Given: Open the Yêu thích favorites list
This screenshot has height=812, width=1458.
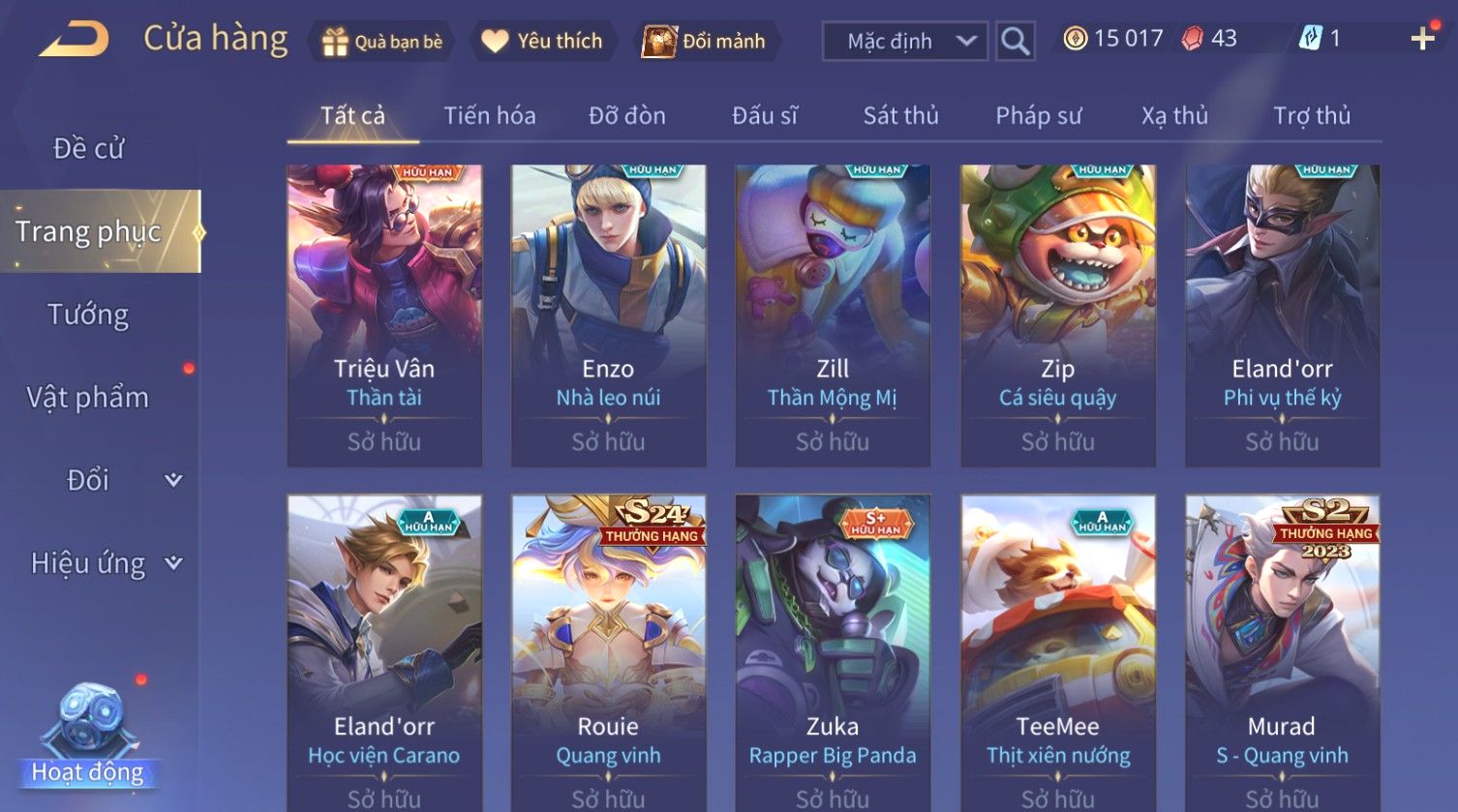Looking at the screenshot, I should tap(542, 42).
